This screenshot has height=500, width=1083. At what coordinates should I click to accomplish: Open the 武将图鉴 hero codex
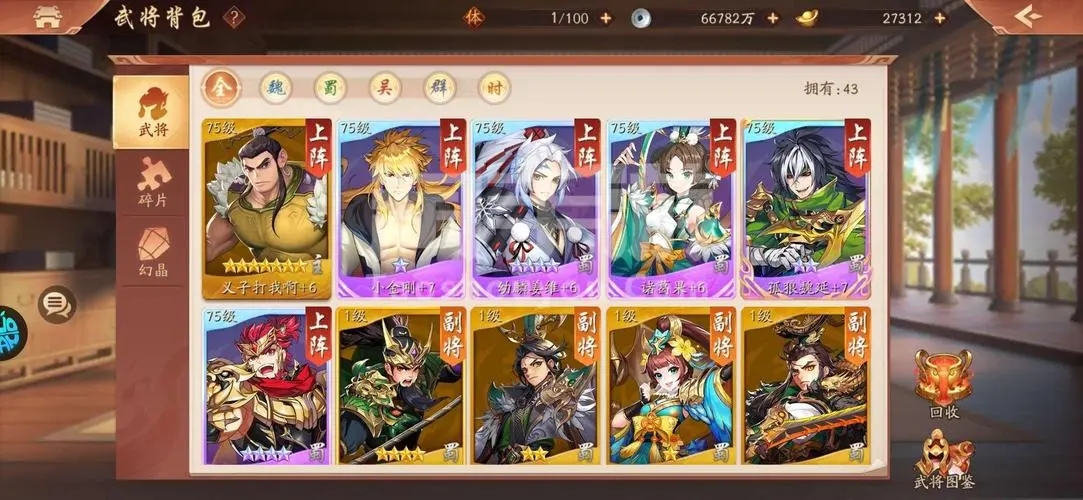point(945,462)
